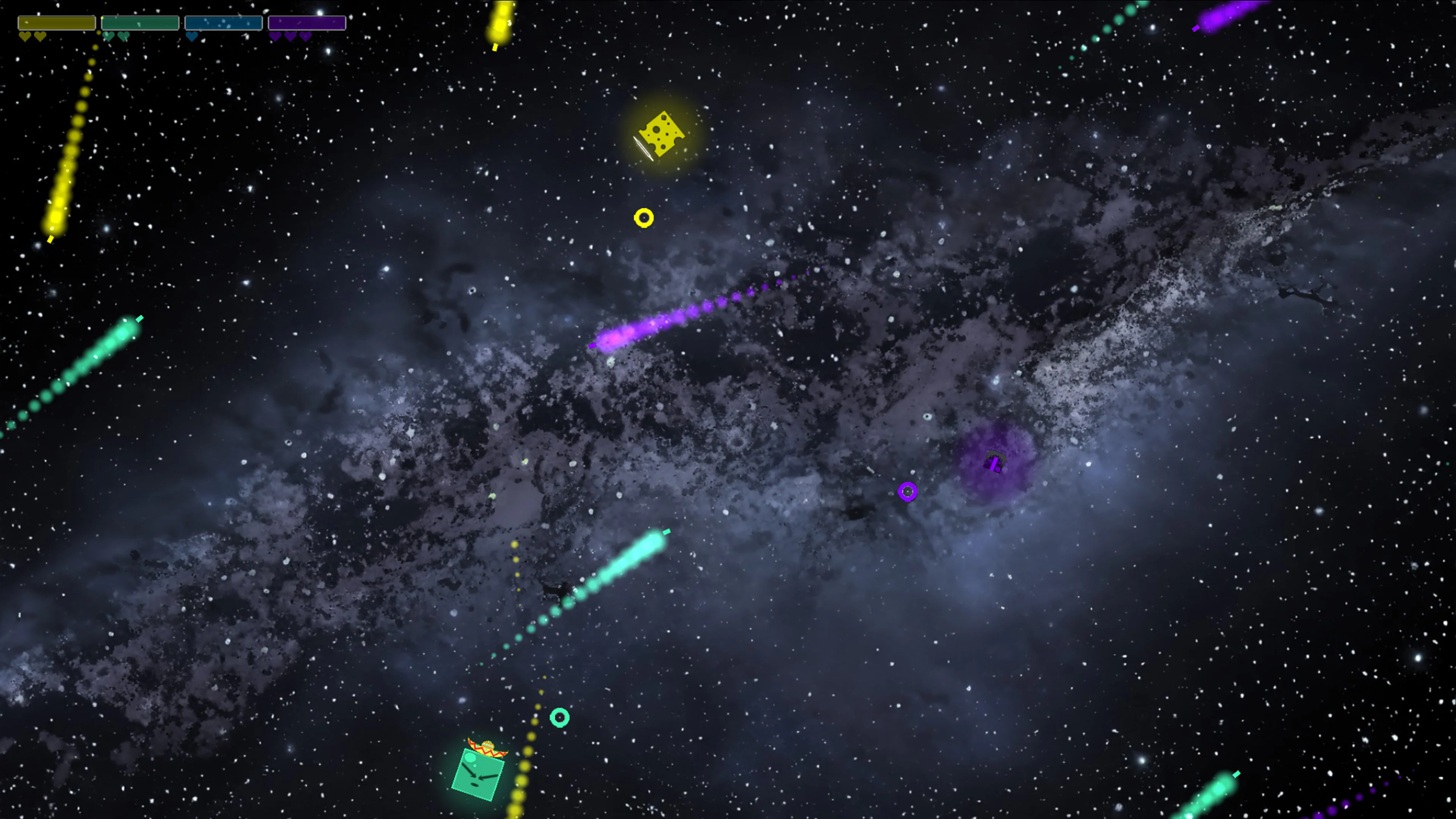Select the single blue heart in the HUD
Image resolution: width=1456 pixels, height=819 pixels.
(191, 36)
